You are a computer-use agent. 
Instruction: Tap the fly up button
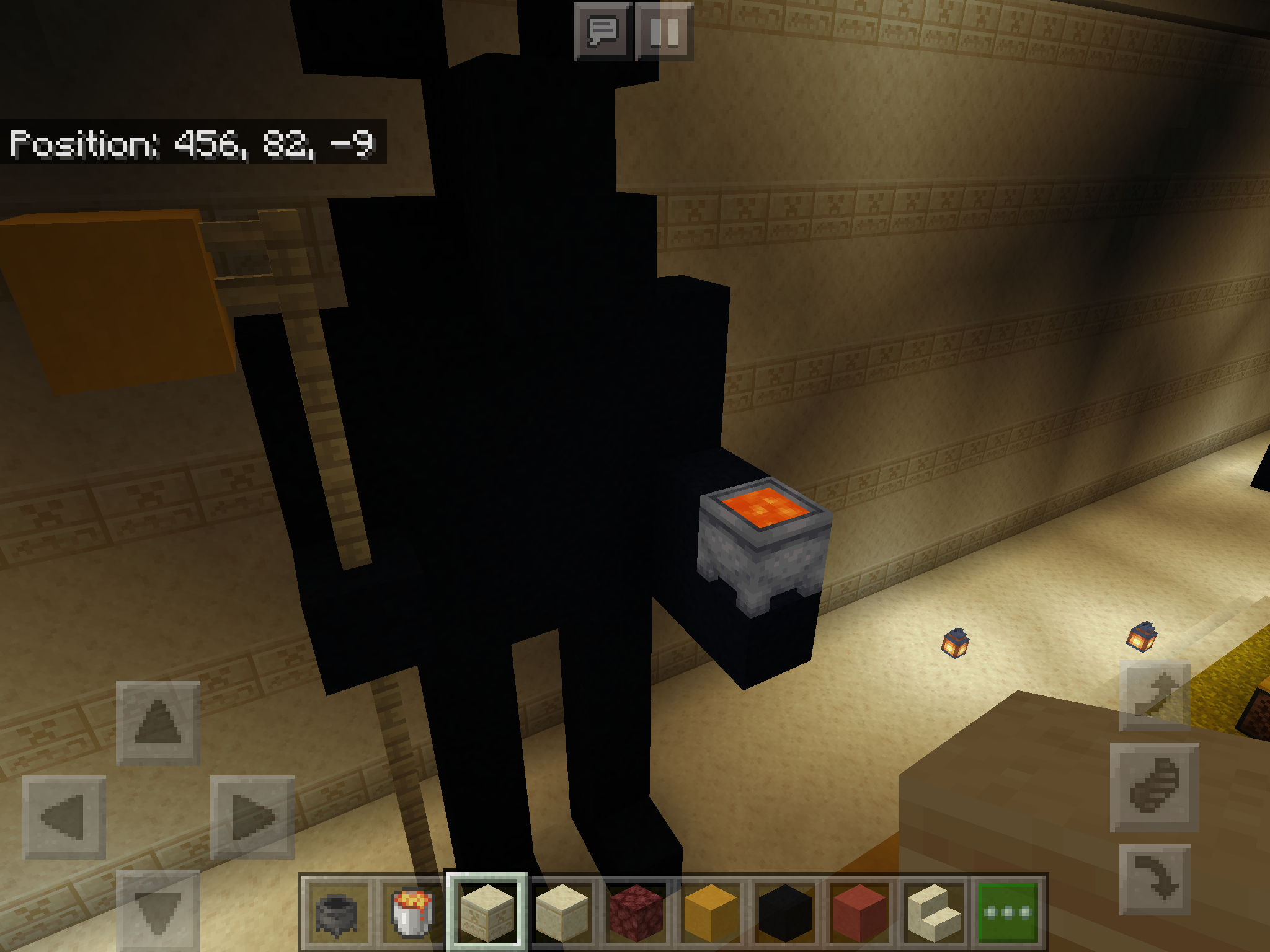[x=1155, y=696]
